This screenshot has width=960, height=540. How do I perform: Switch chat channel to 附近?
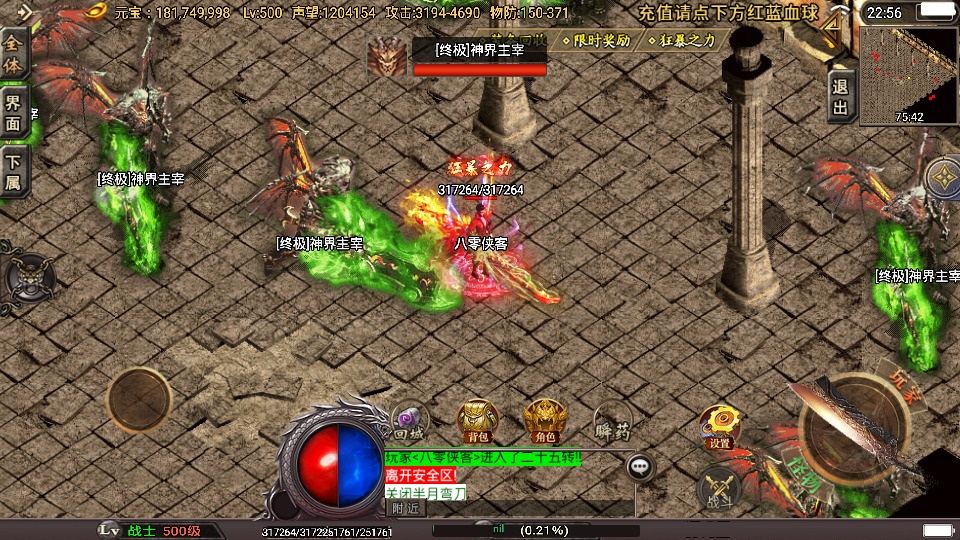click(x=406, y=507)
